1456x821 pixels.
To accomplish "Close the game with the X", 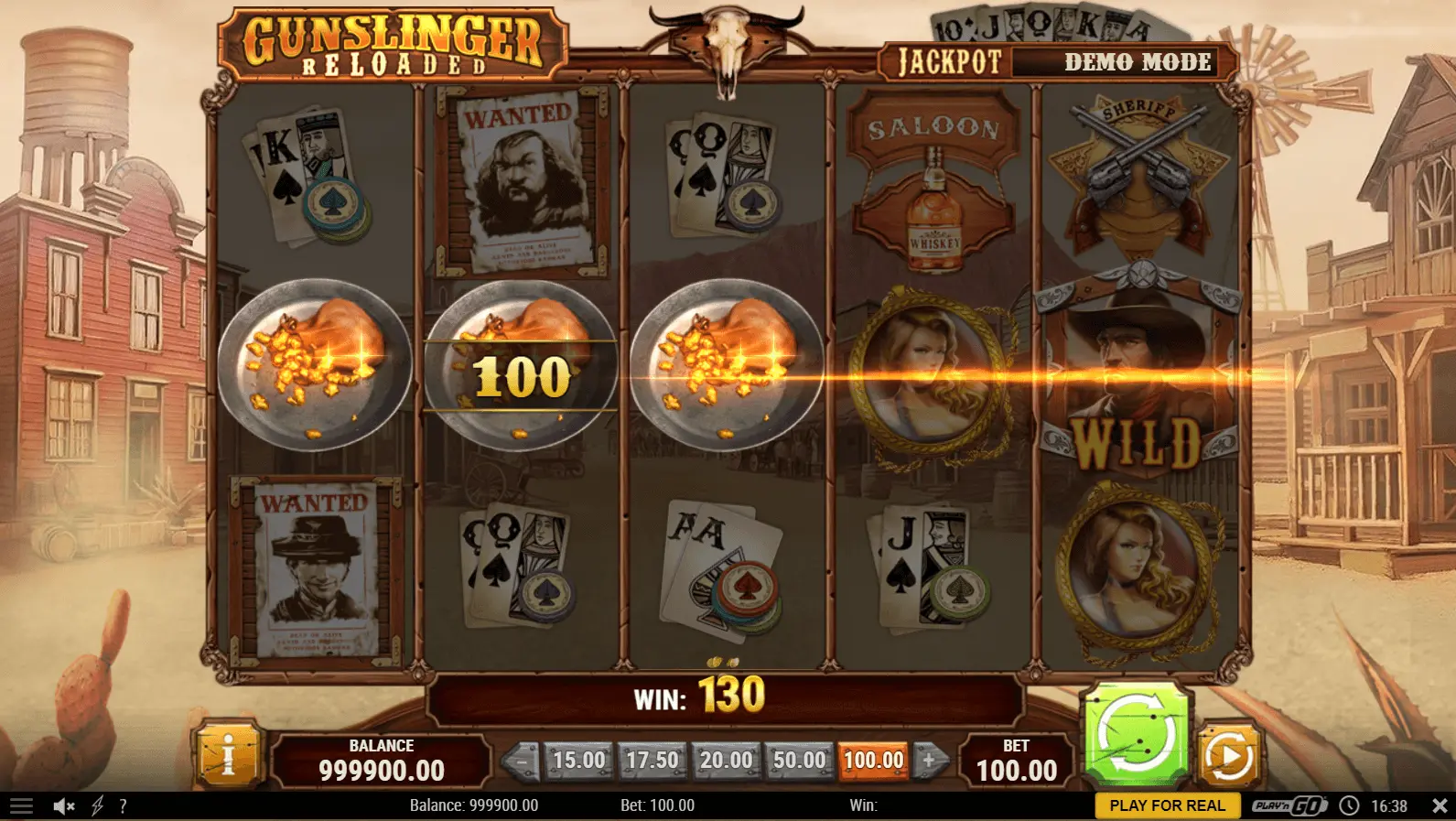I will click(x=1439, y=805).
